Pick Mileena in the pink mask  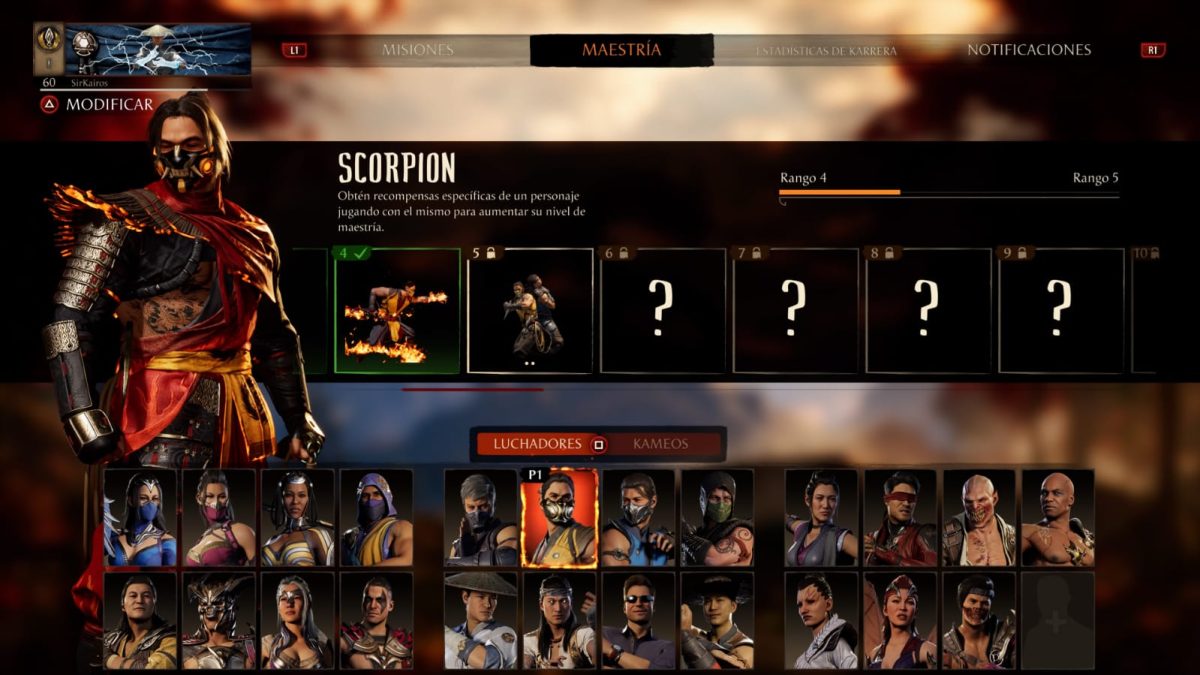pyautogui.click(x=219, y=518)
